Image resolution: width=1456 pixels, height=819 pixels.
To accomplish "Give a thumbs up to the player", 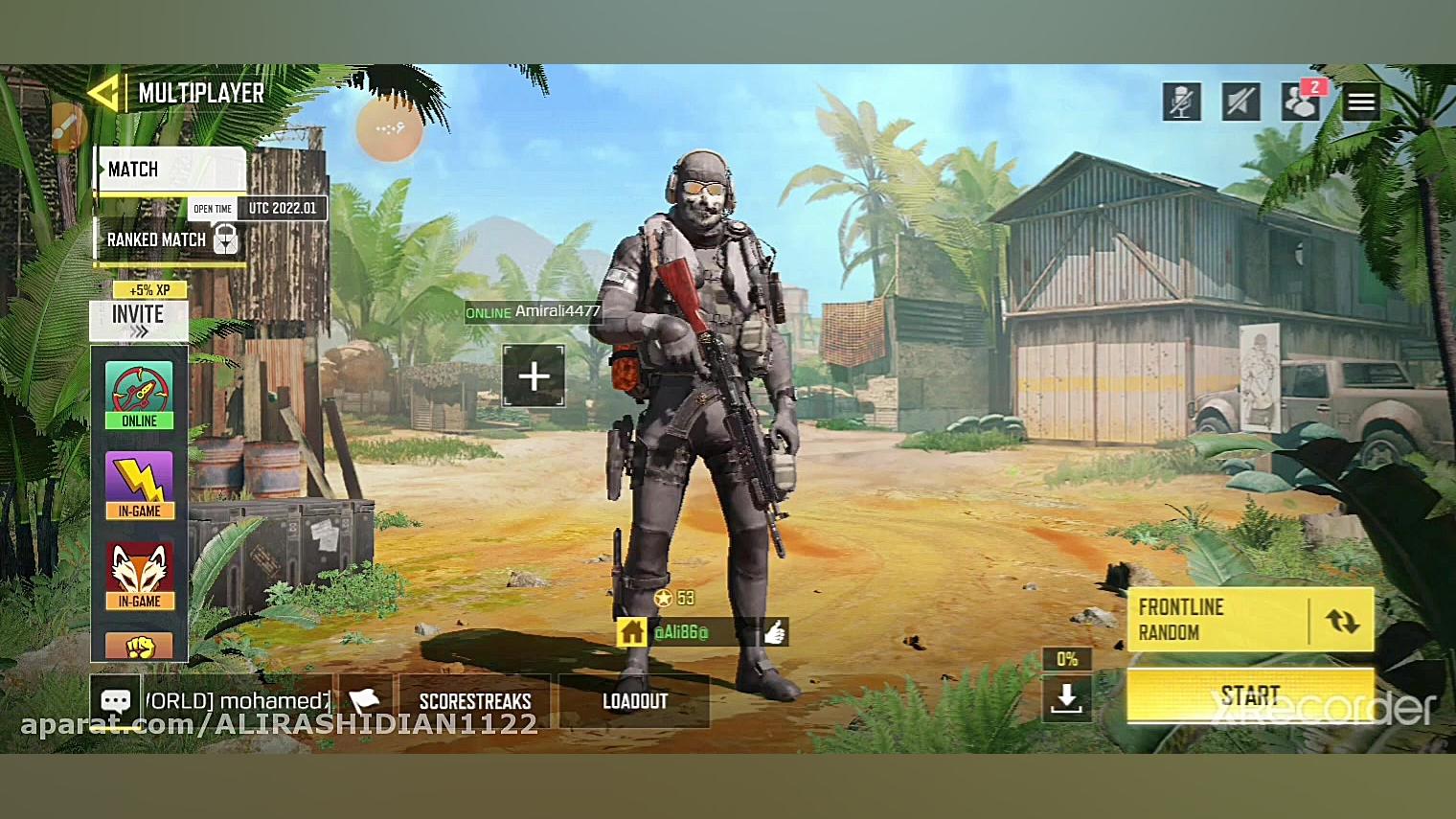I will [x=774, y=632].
